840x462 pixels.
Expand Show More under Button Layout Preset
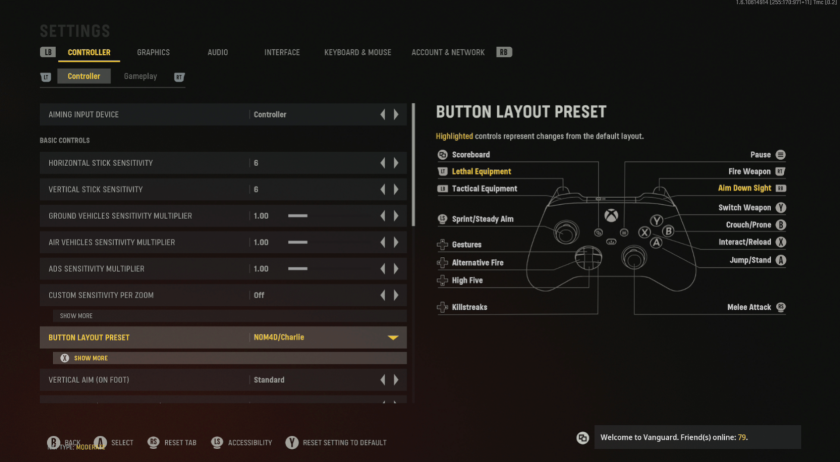point(90,358)
